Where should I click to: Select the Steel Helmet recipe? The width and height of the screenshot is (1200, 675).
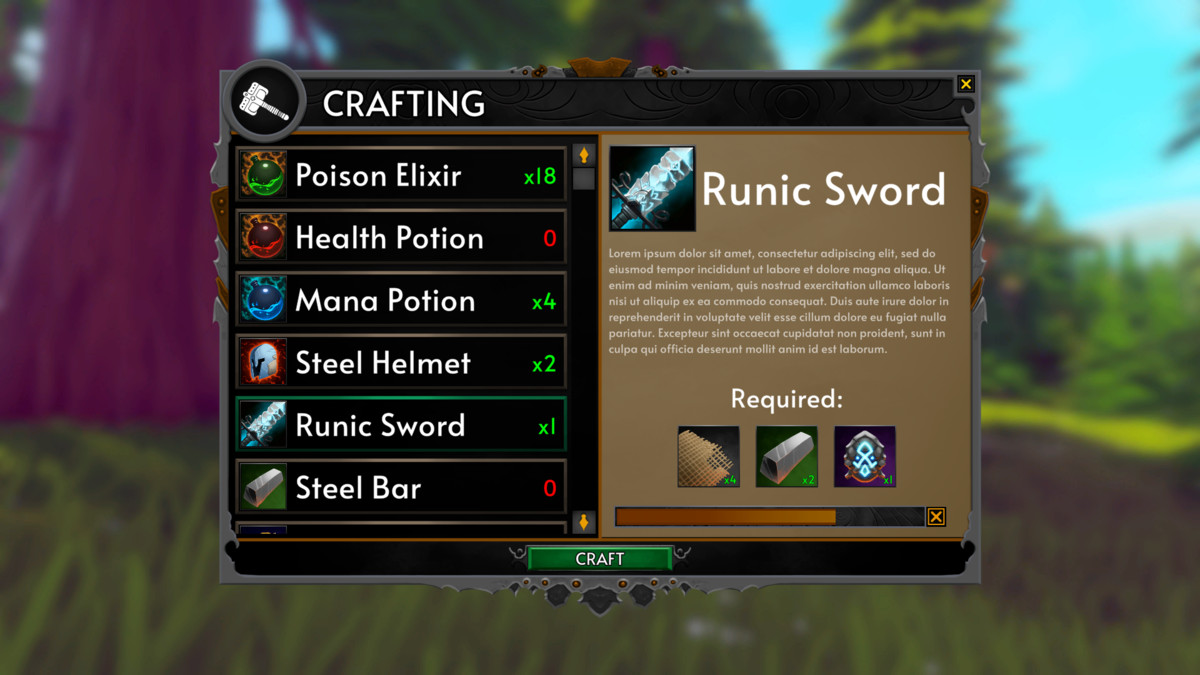tap(400, 363)
